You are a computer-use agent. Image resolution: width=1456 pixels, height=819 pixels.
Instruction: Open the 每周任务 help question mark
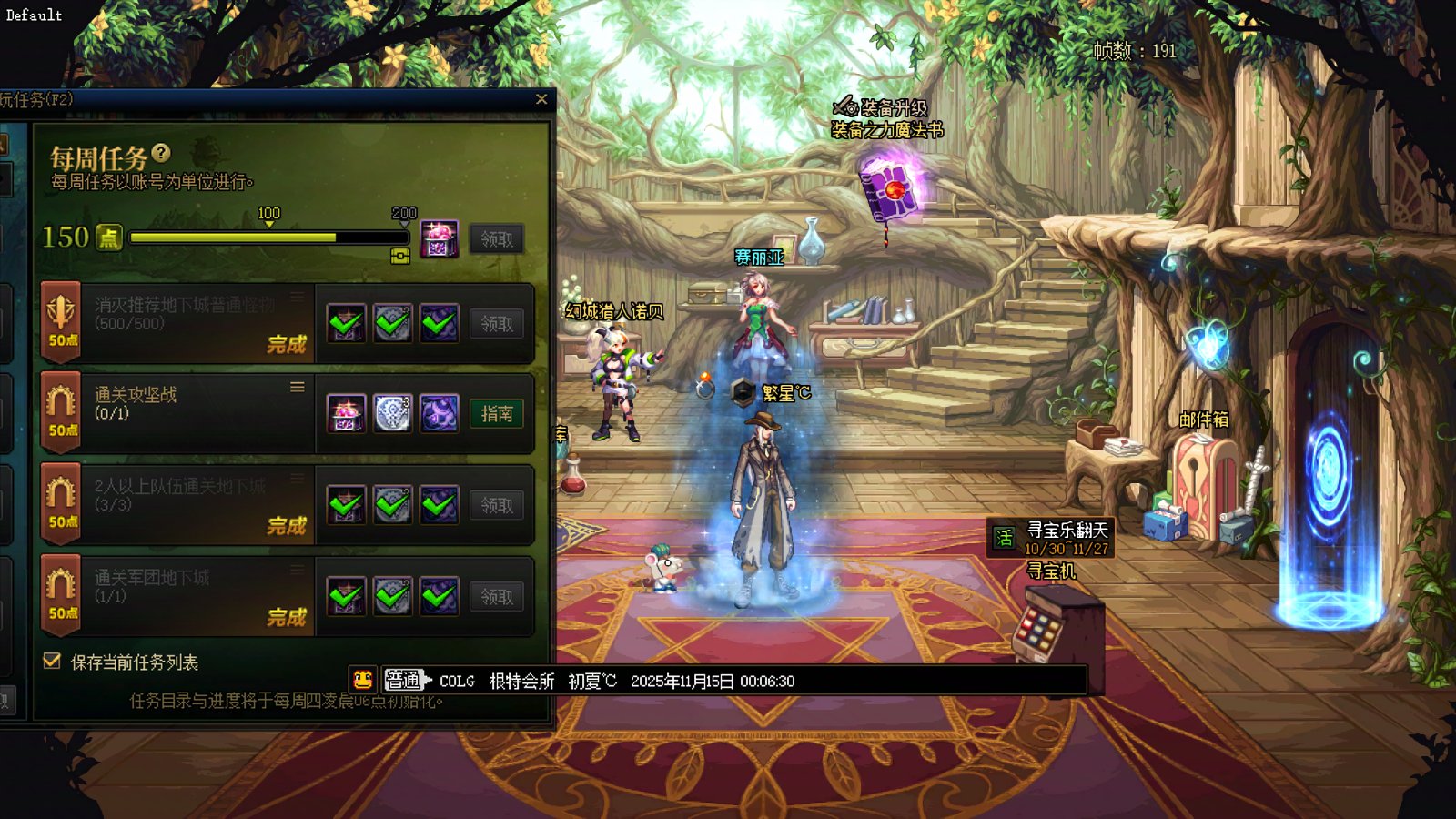(161, 153)
